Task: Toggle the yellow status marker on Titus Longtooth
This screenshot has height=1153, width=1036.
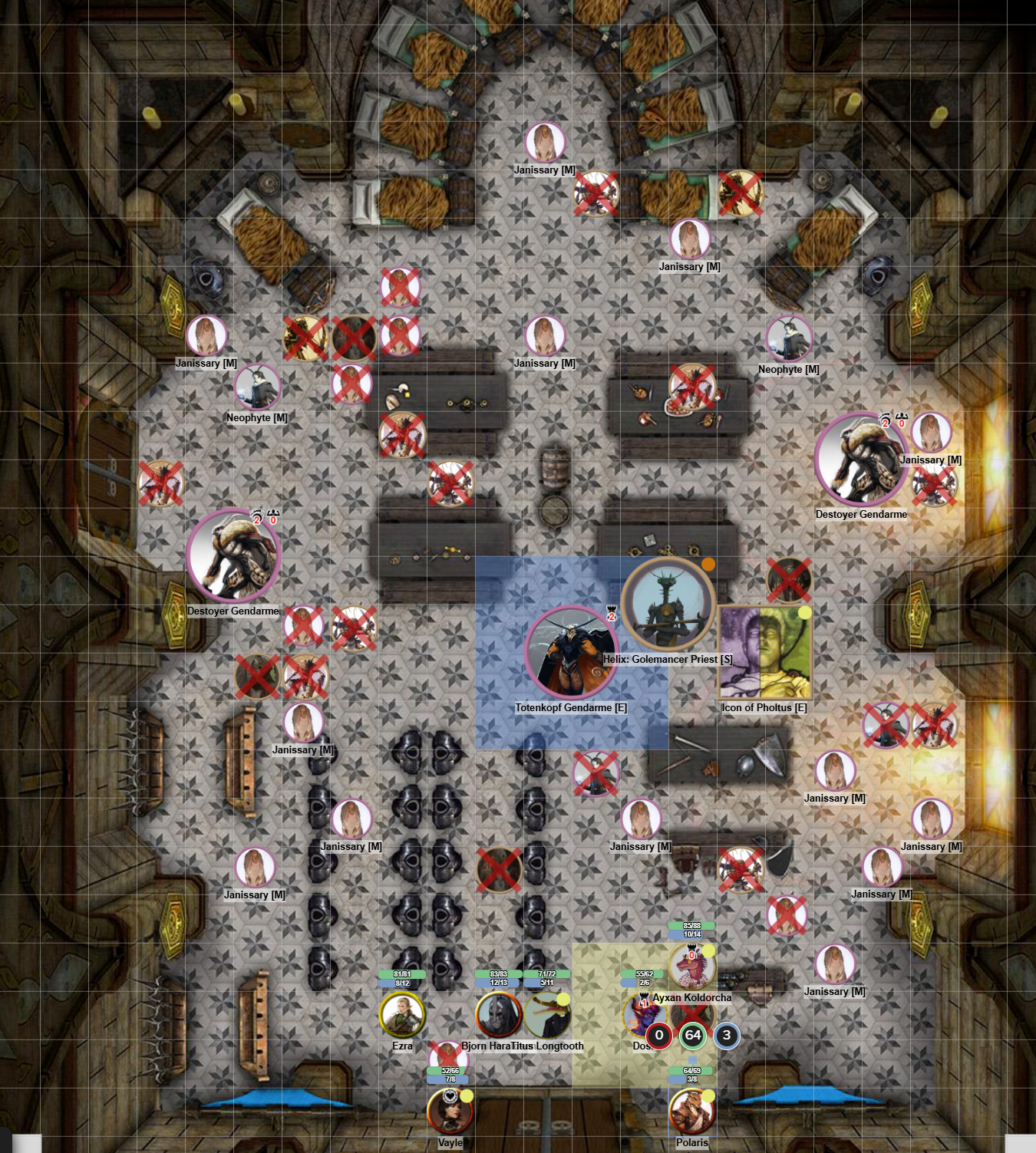Action: 564,998
